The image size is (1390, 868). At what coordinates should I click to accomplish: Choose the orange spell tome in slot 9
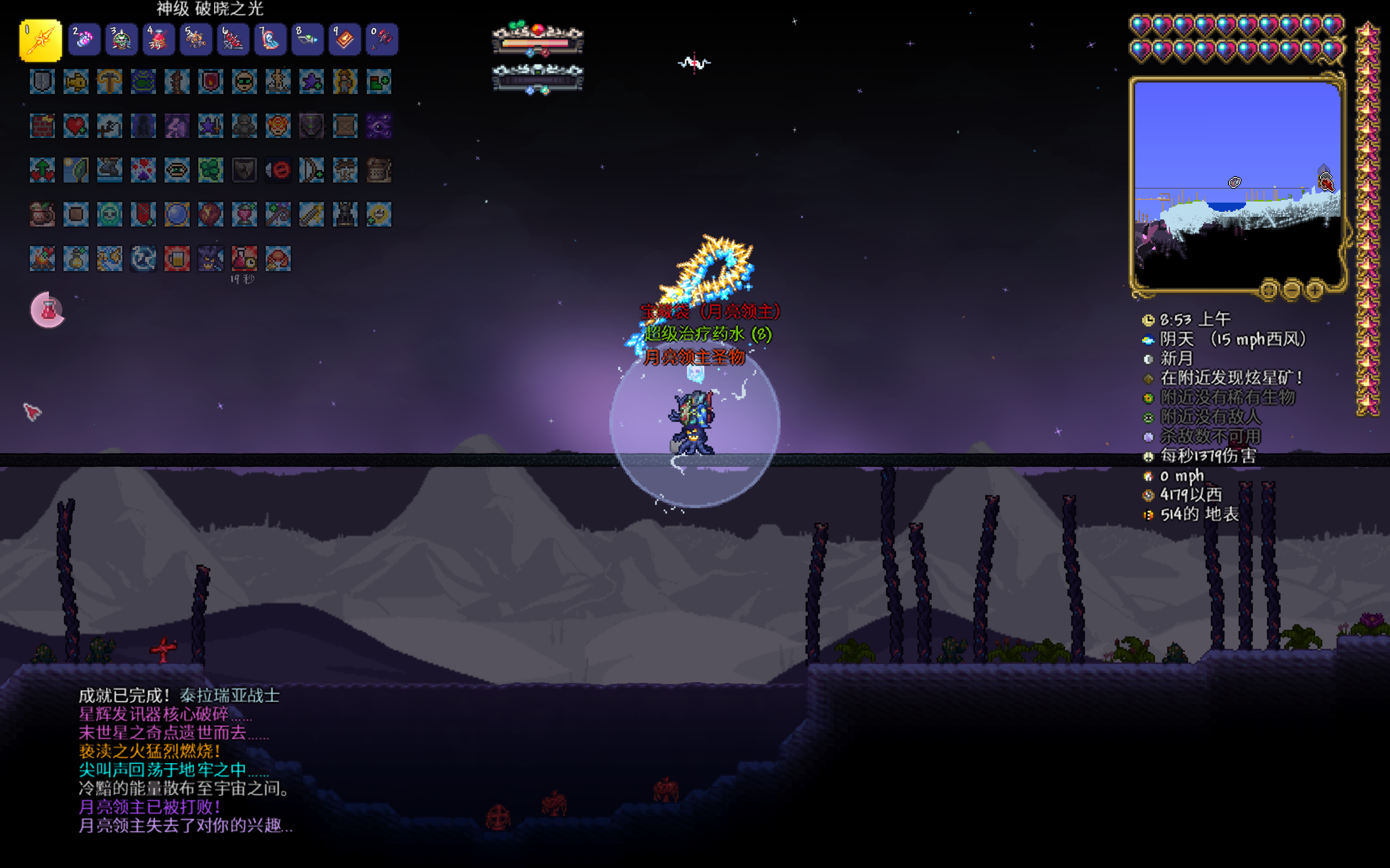[345, 40]
